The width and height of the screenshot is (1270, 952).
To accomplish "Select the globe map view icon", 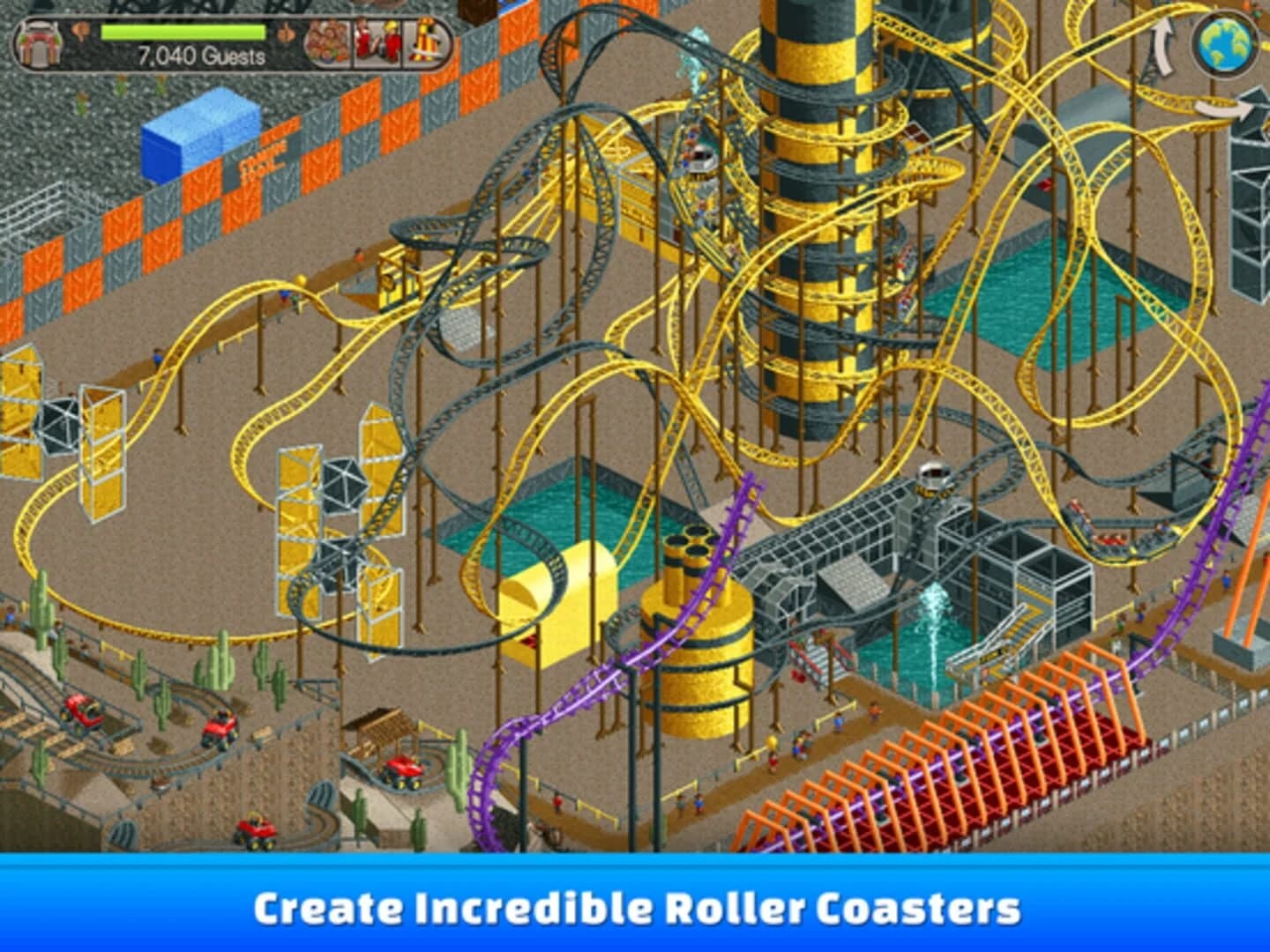I will (1221, 43).
